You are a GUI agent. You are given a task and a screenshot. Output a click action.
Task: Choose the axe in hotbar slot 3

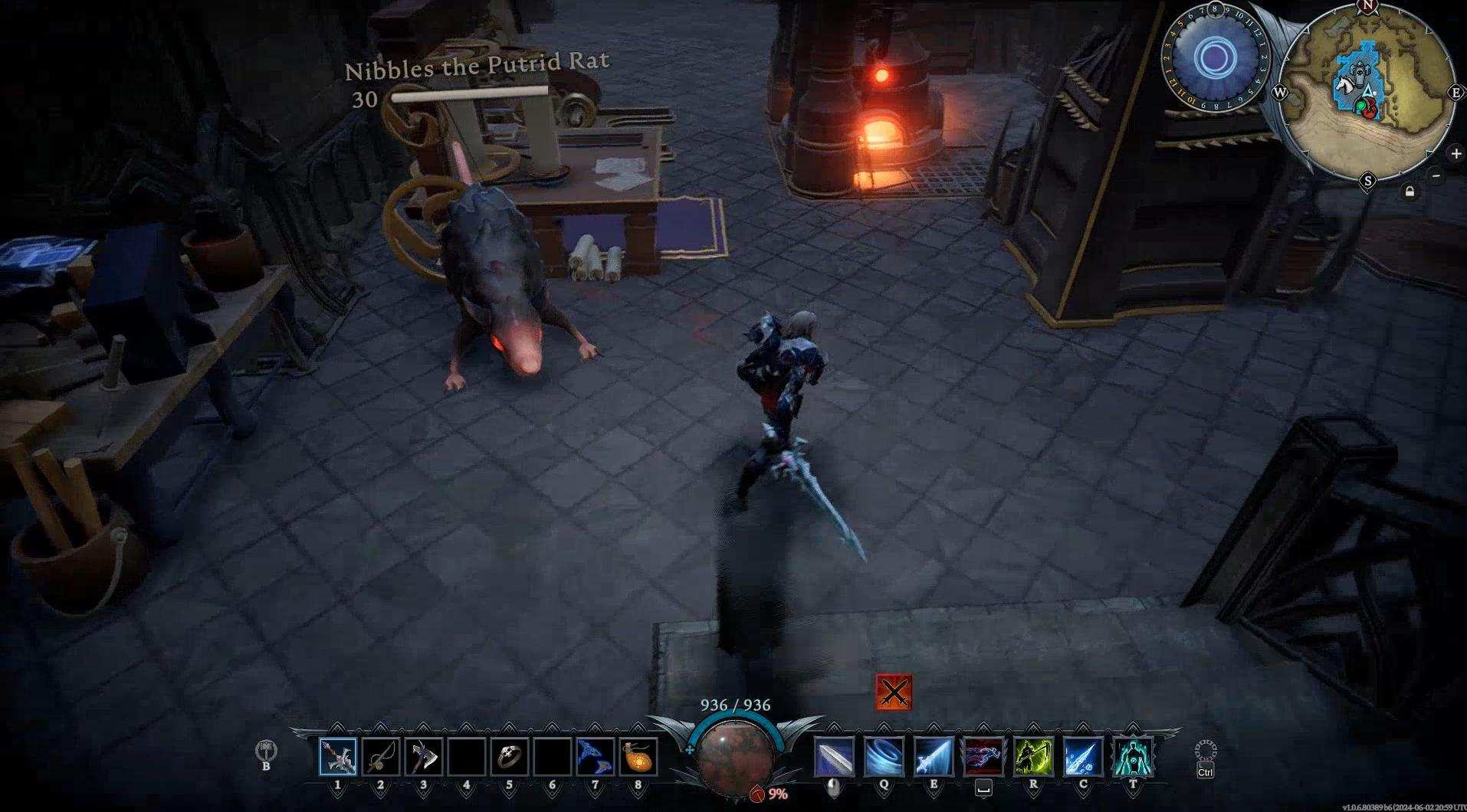click(x=424, y=757)
